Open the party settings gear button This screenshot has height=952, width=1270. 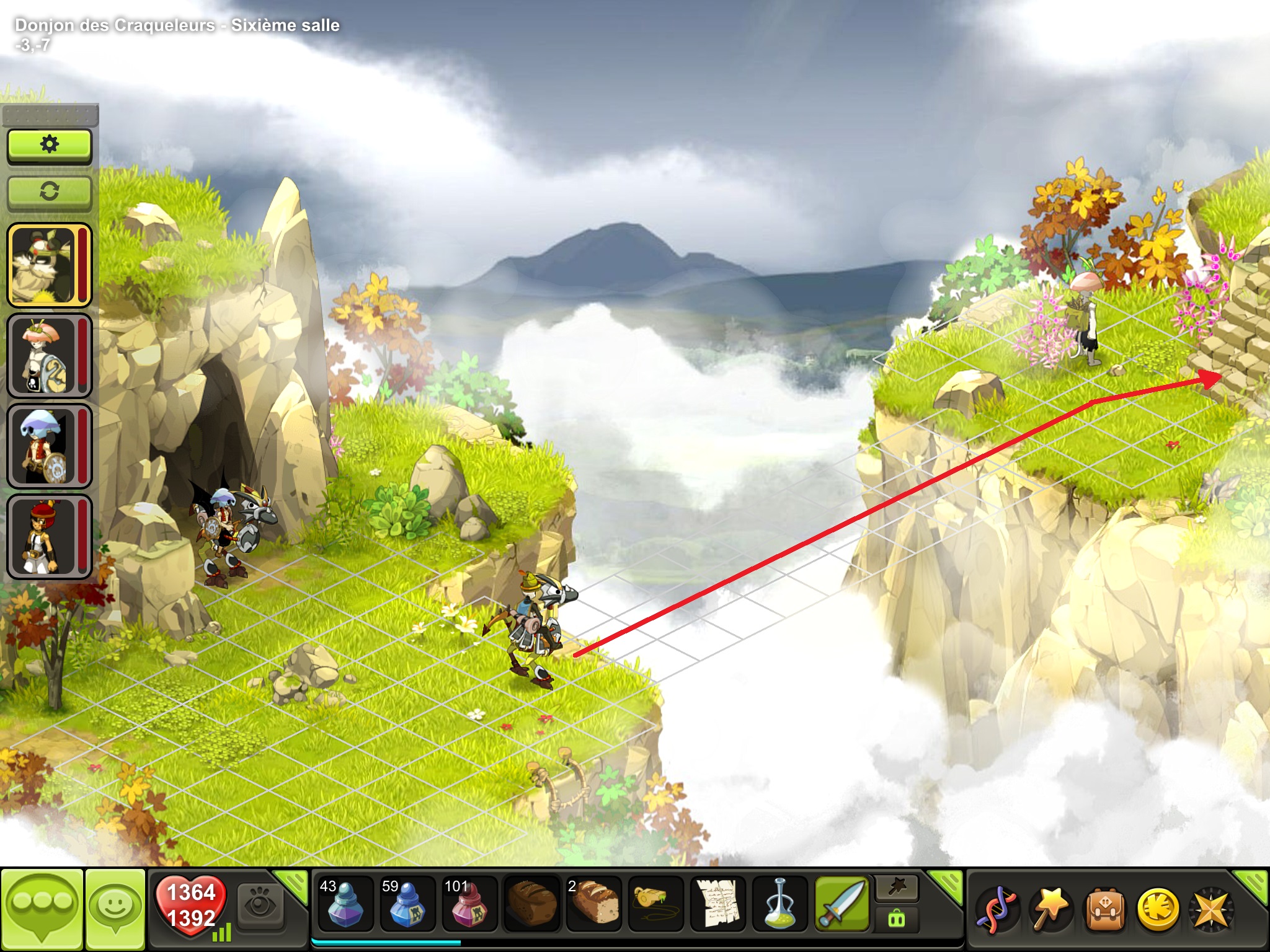click(x=50, y=146)
